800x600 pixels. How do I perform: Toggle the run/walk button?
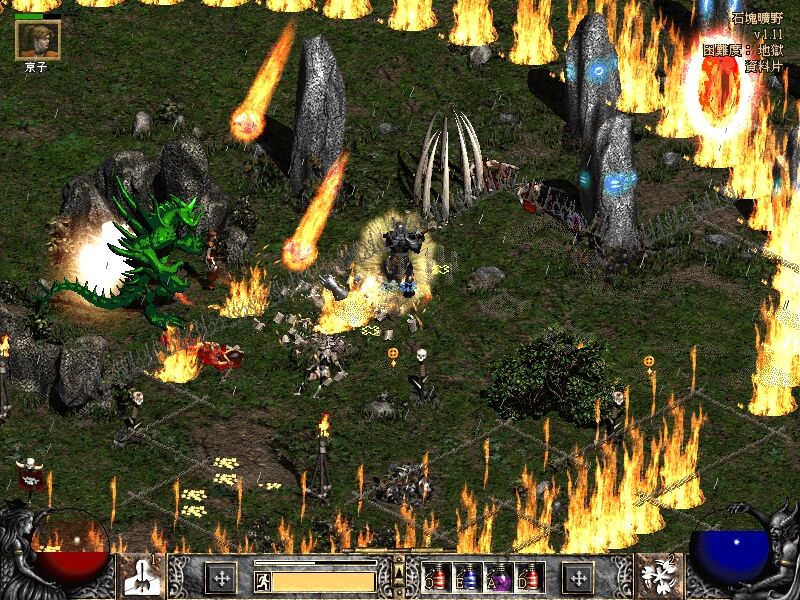261,578
